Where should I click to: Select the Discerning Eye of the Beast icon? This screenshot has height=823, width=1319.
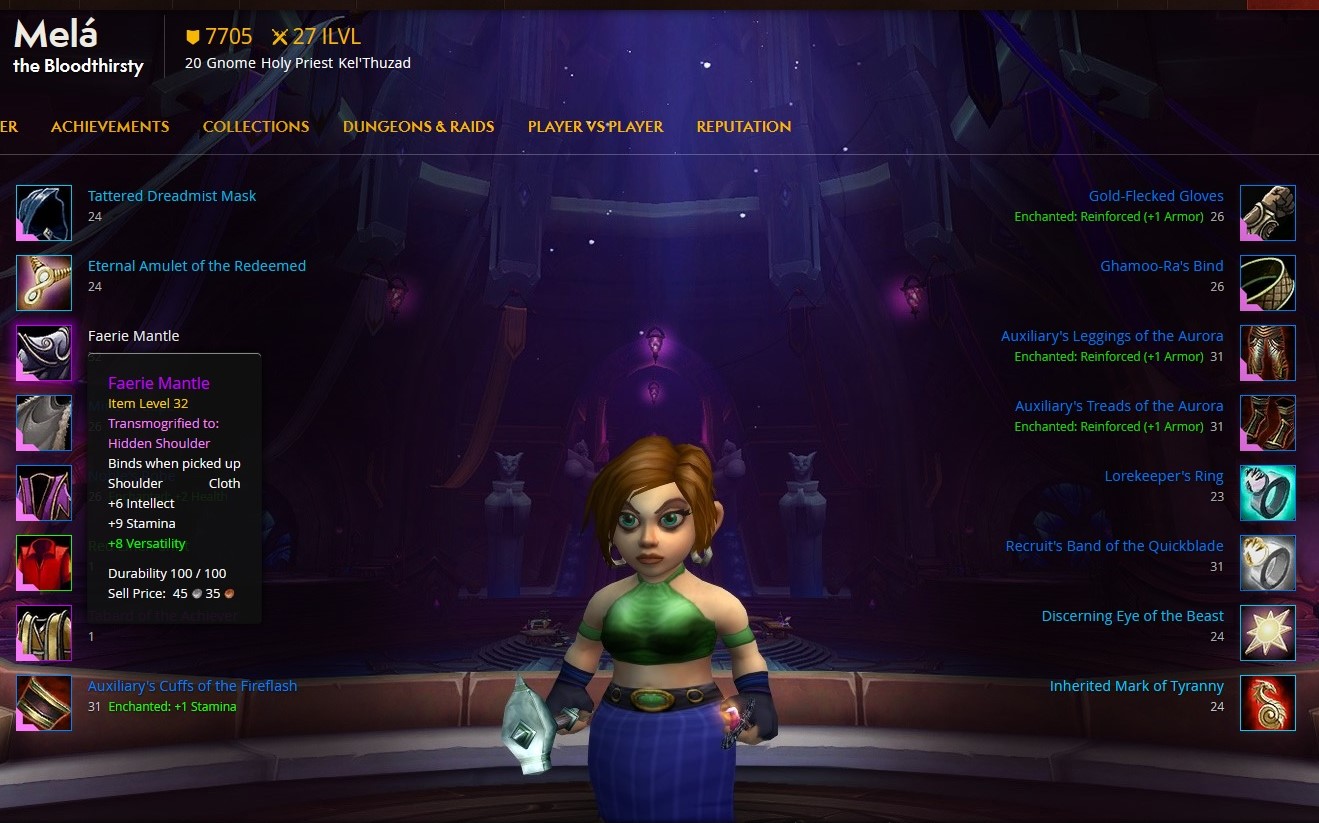[1268, 633]
